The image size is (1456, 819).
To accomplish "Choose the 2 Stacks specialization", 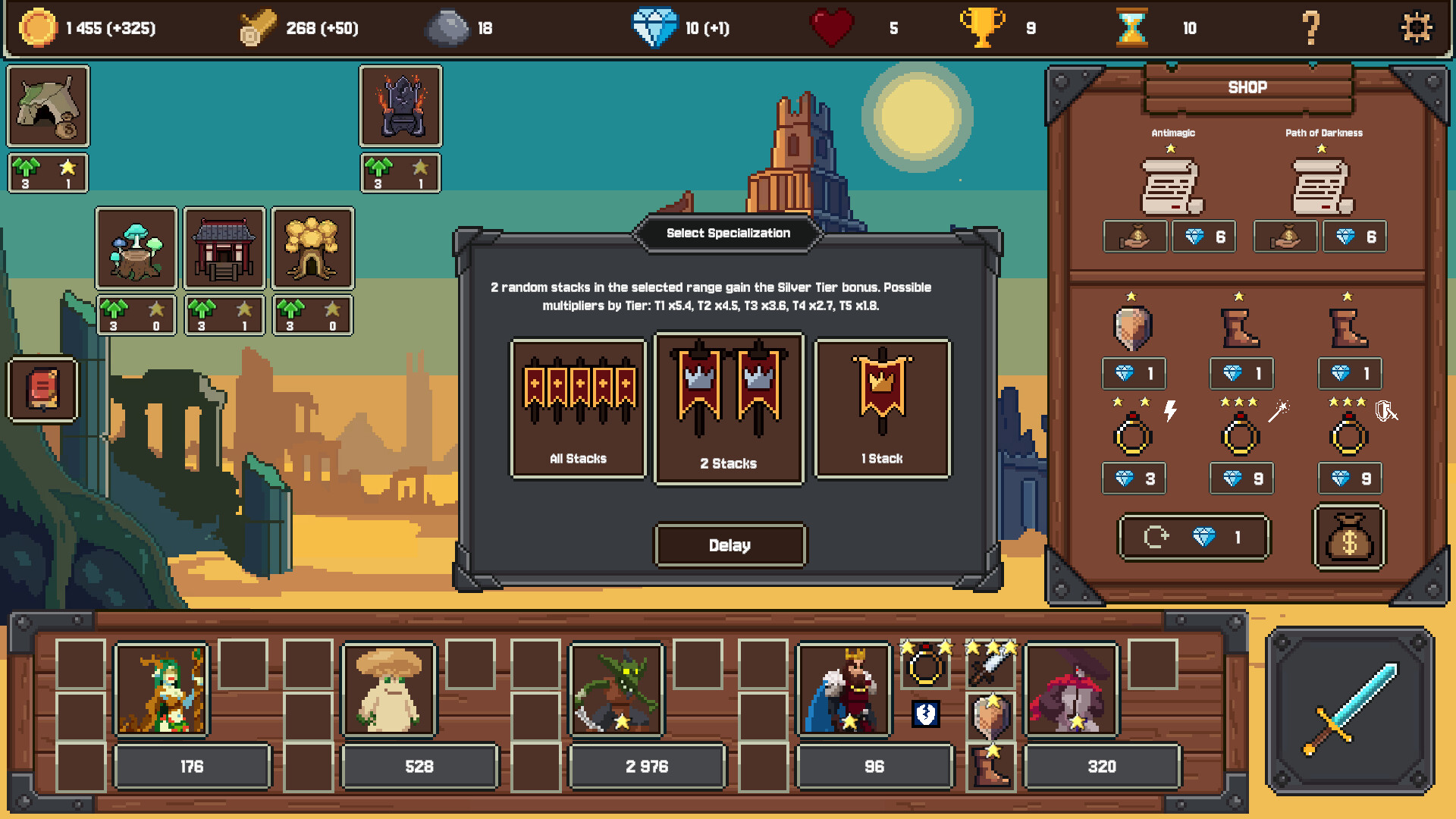I will click(x=730, y=408).
